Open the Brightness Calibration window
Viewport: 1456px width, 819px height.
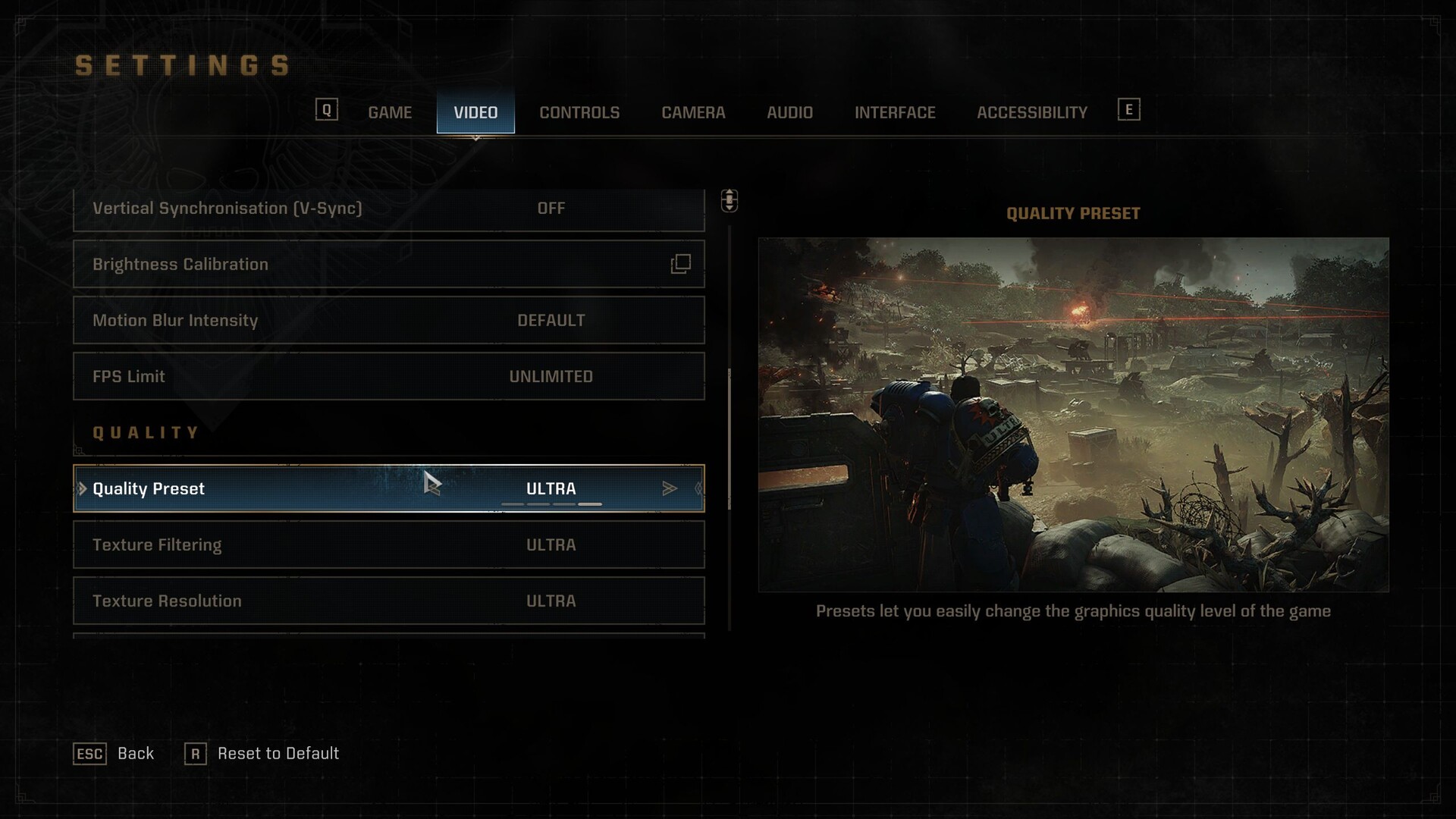click(388, 264)
